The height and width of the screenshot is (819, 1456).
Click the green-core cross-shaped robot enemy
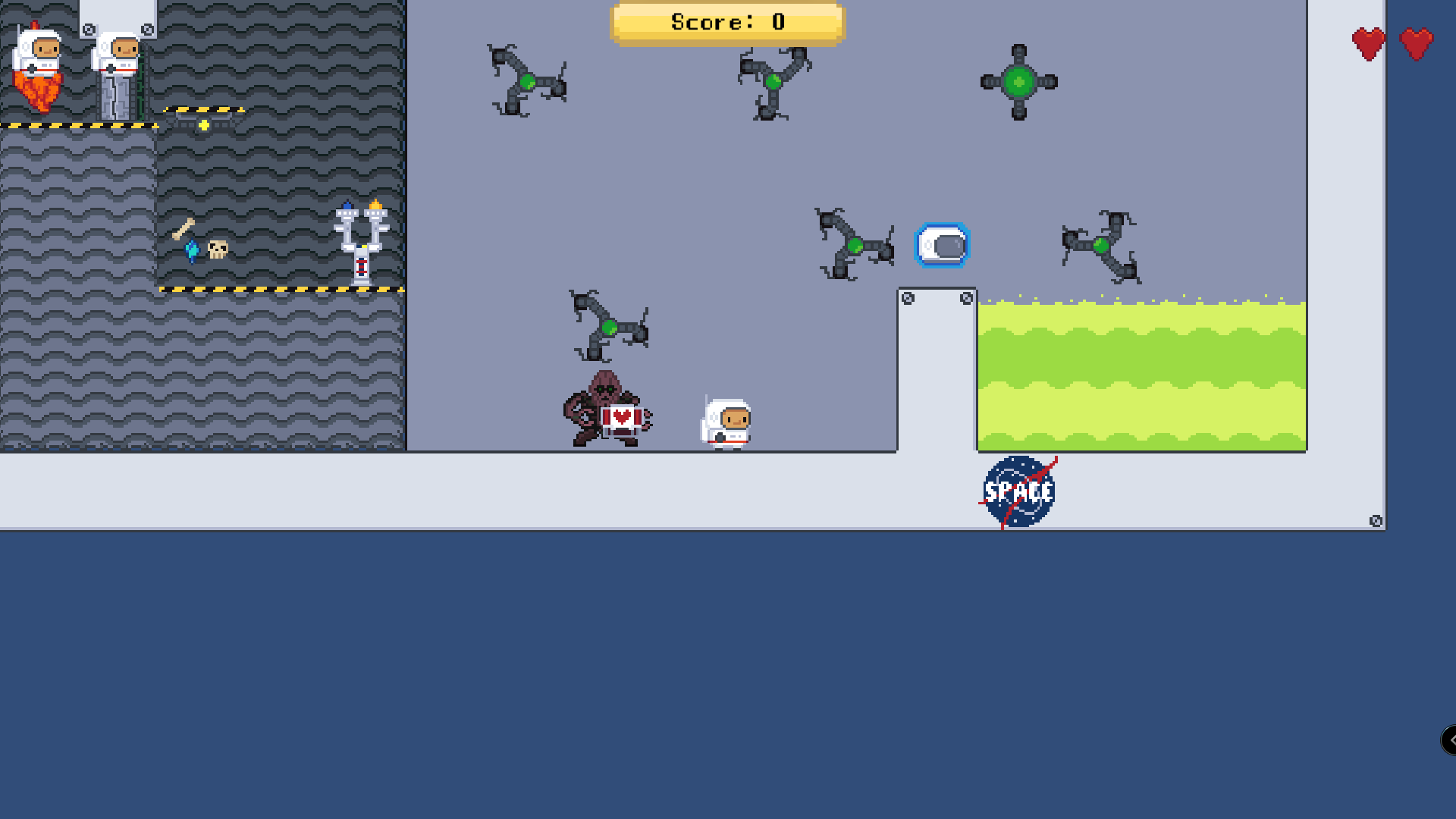(1019, 82)
